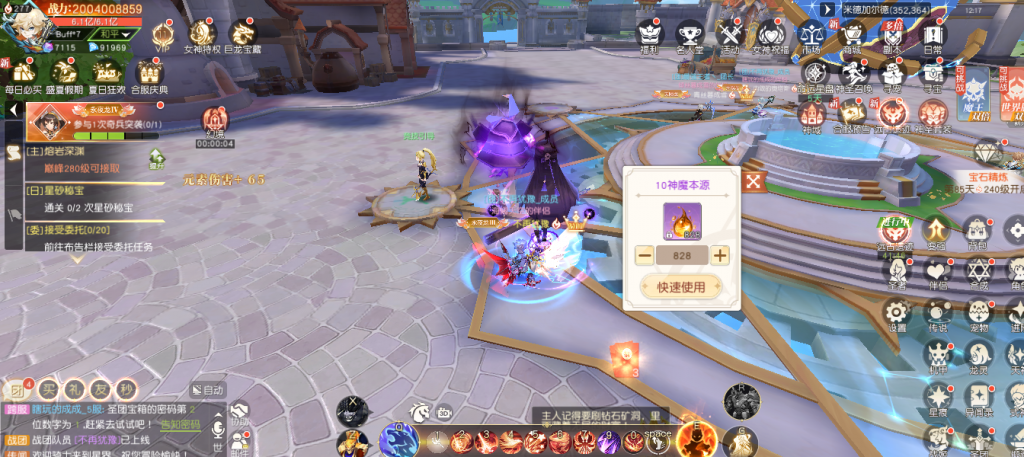Click the 快速使用 quick-use button
1024x457 pixels.
point(681,287)
